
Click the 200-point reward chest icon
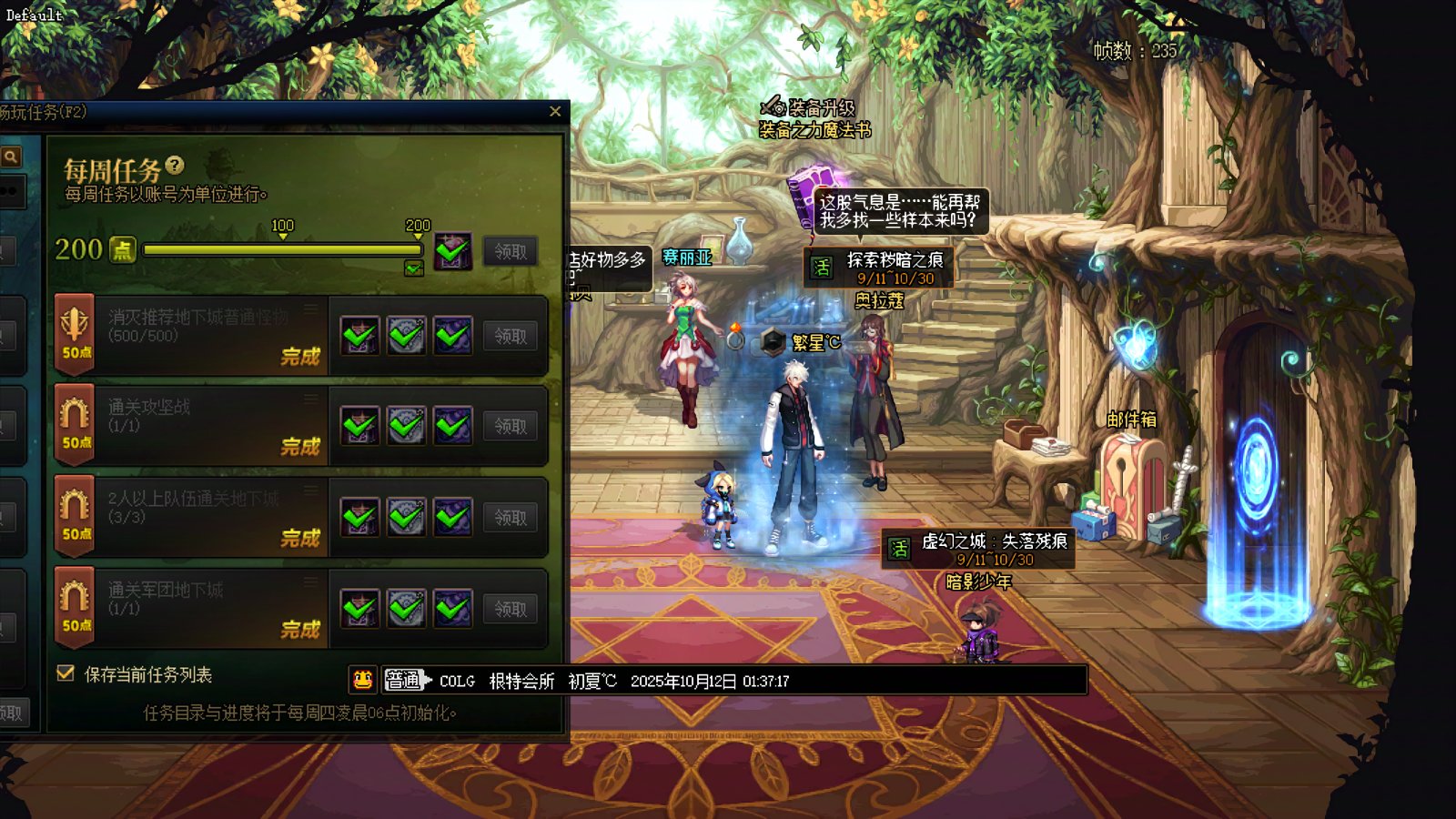452,251
